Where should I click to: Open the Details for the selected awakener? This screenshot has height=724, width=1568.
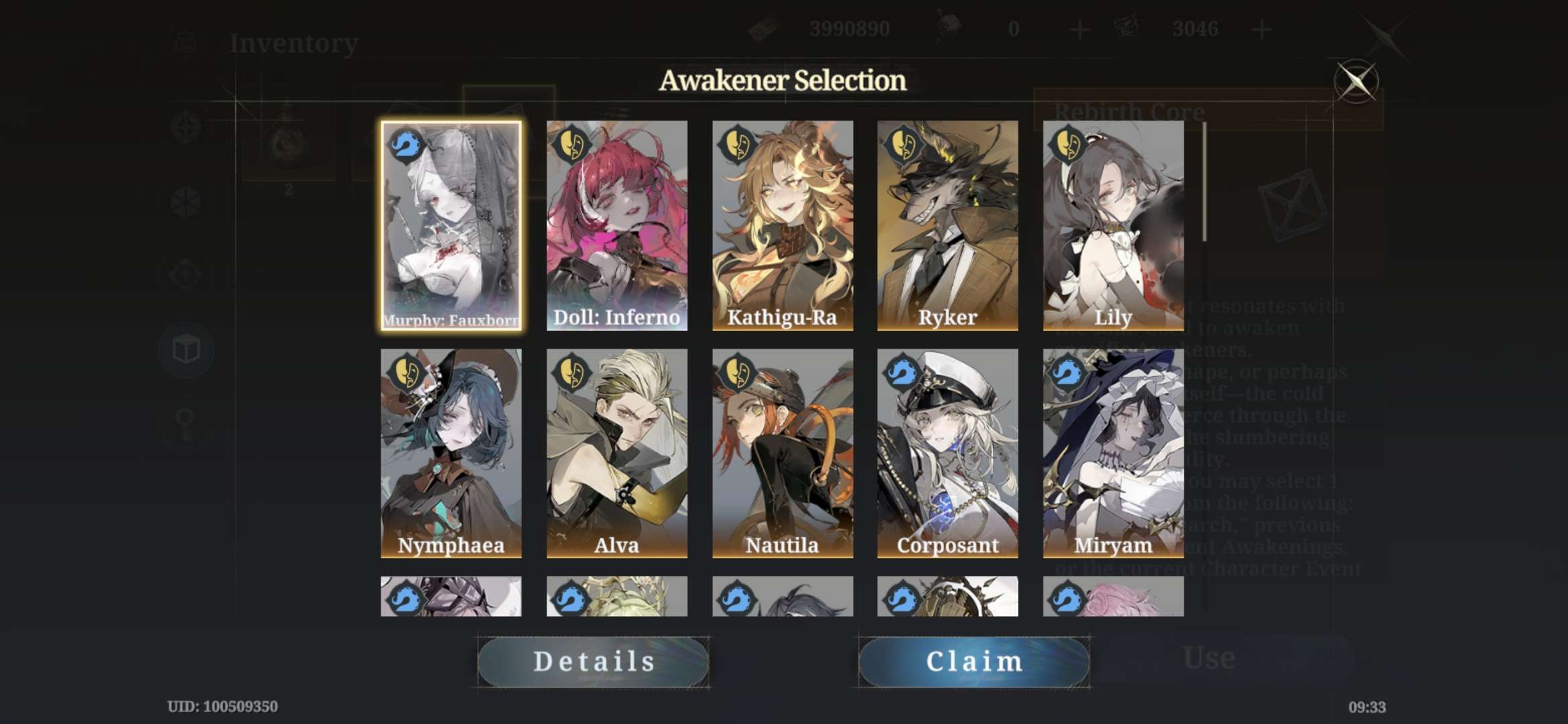pyautogui.click(x=594, y=662)
